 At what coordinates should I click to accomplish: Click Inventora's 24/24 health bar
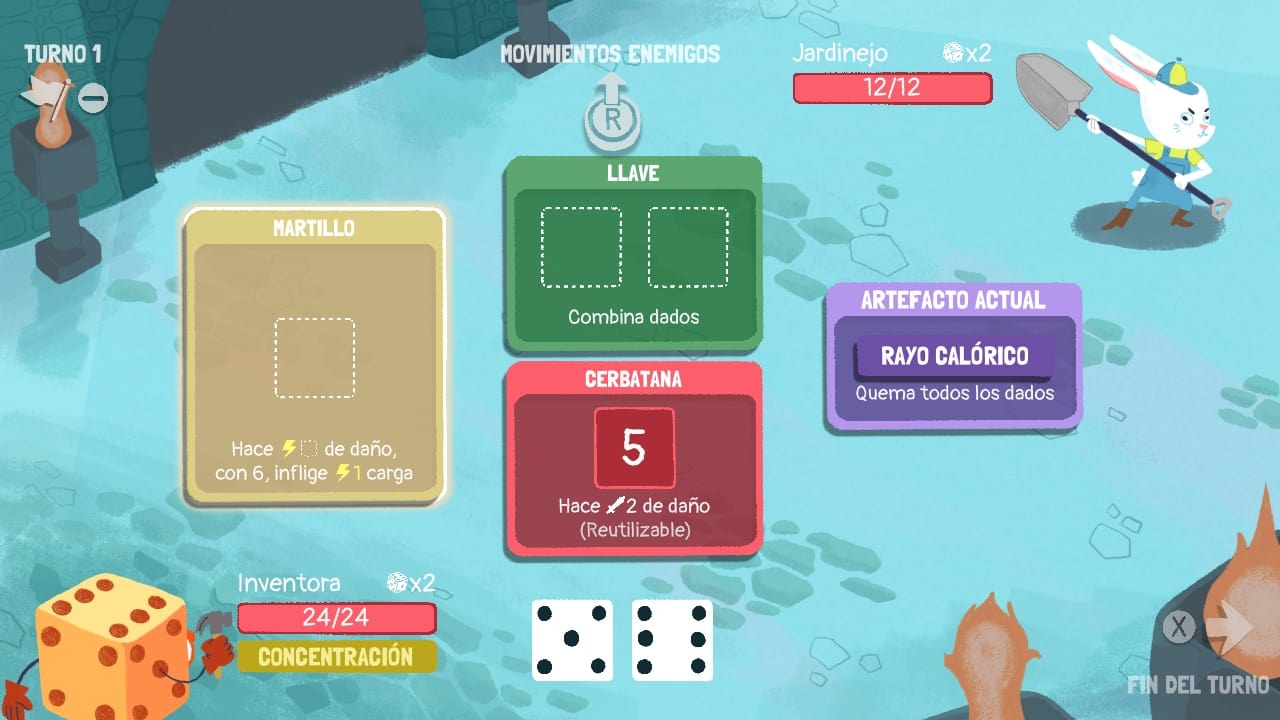pos(336,618)
